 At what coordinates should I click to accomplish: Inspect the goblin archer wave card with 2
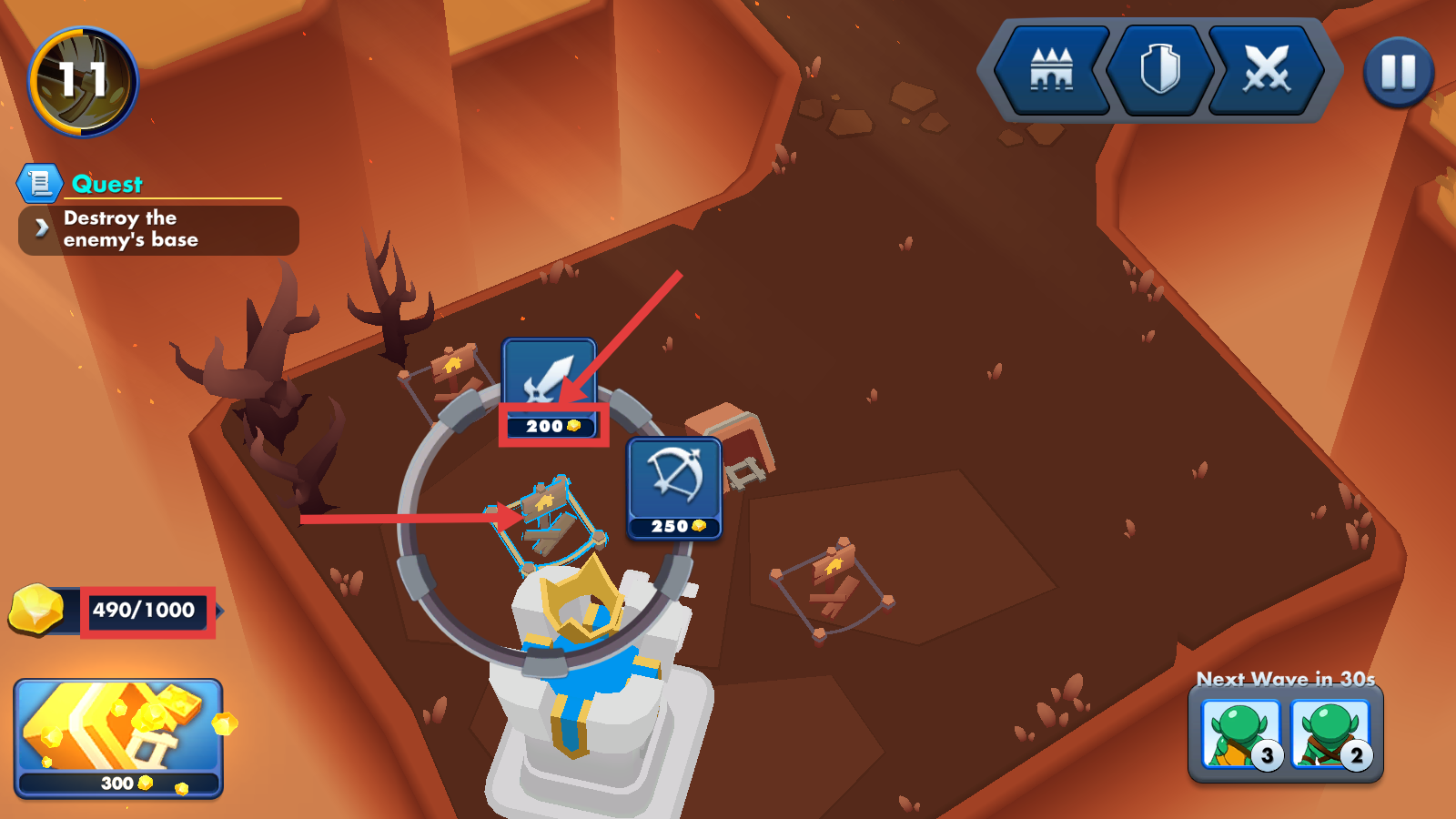click(1330, 734)
